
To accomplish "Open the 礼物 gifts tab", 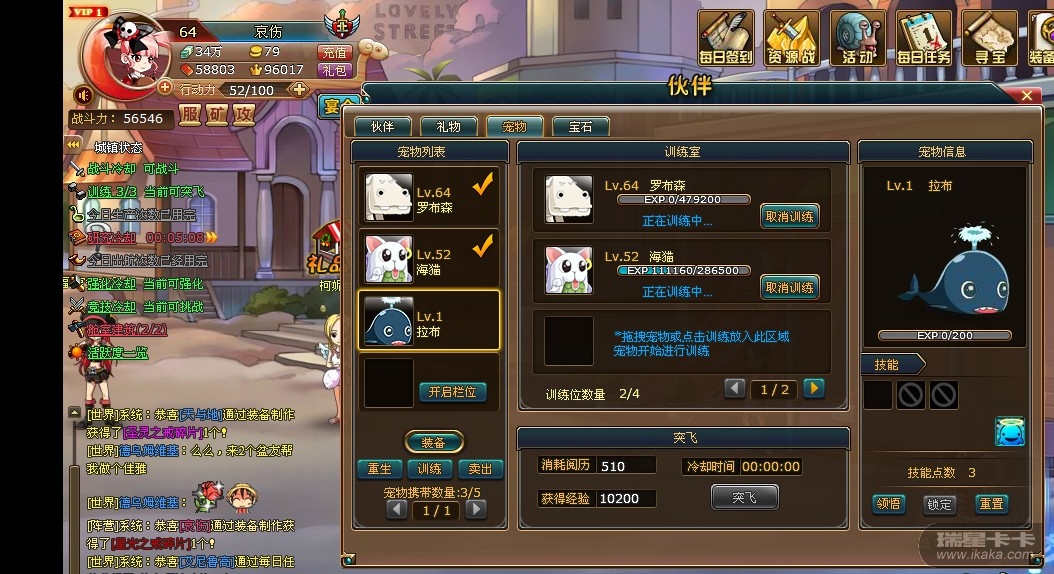I will (448, 127).
